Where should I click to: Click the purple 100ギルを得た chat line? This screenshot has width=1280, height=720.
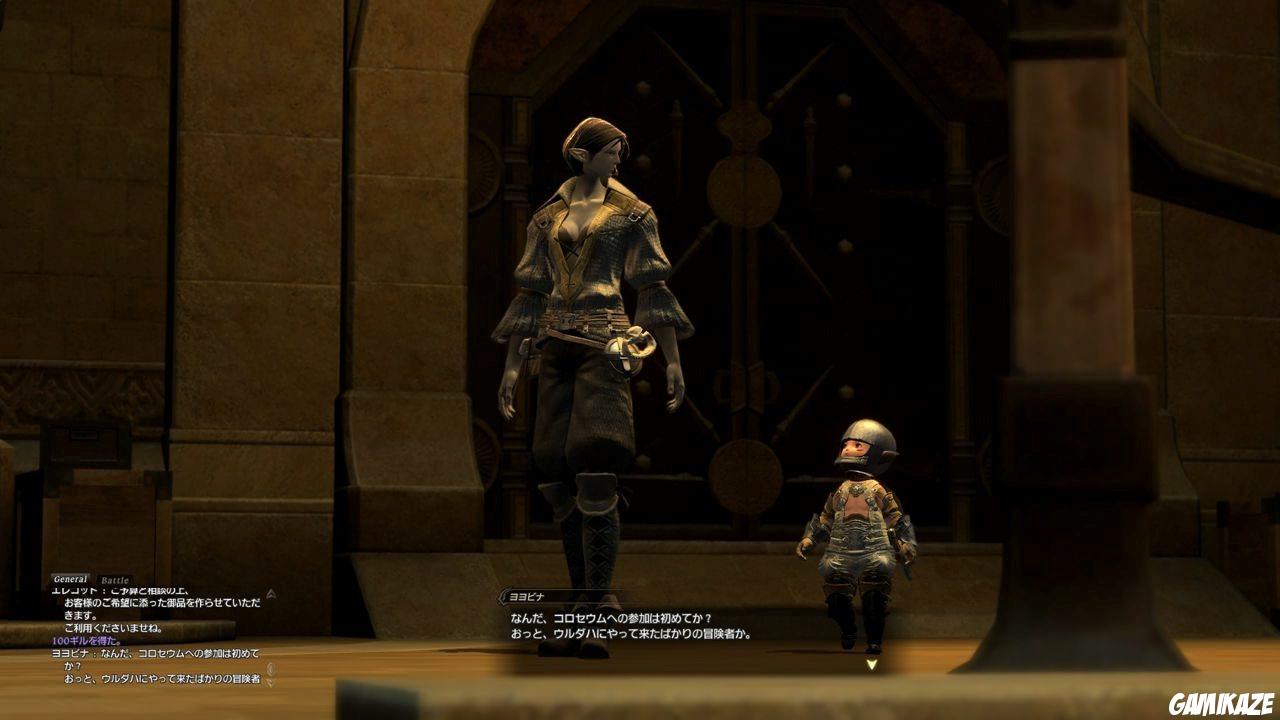point(90,640)
